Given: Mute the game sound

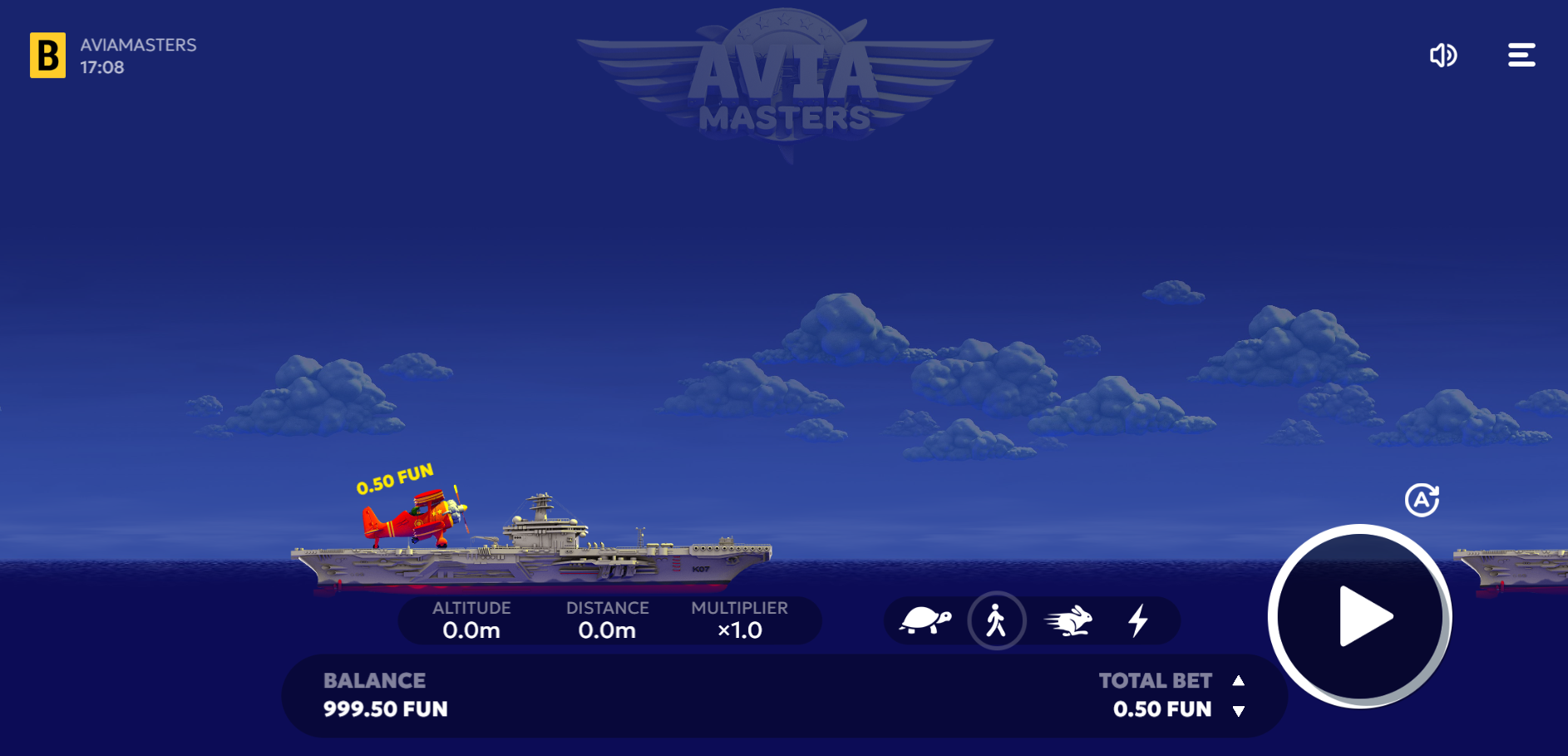Looking at the screenshot, I should [1444, 55].
